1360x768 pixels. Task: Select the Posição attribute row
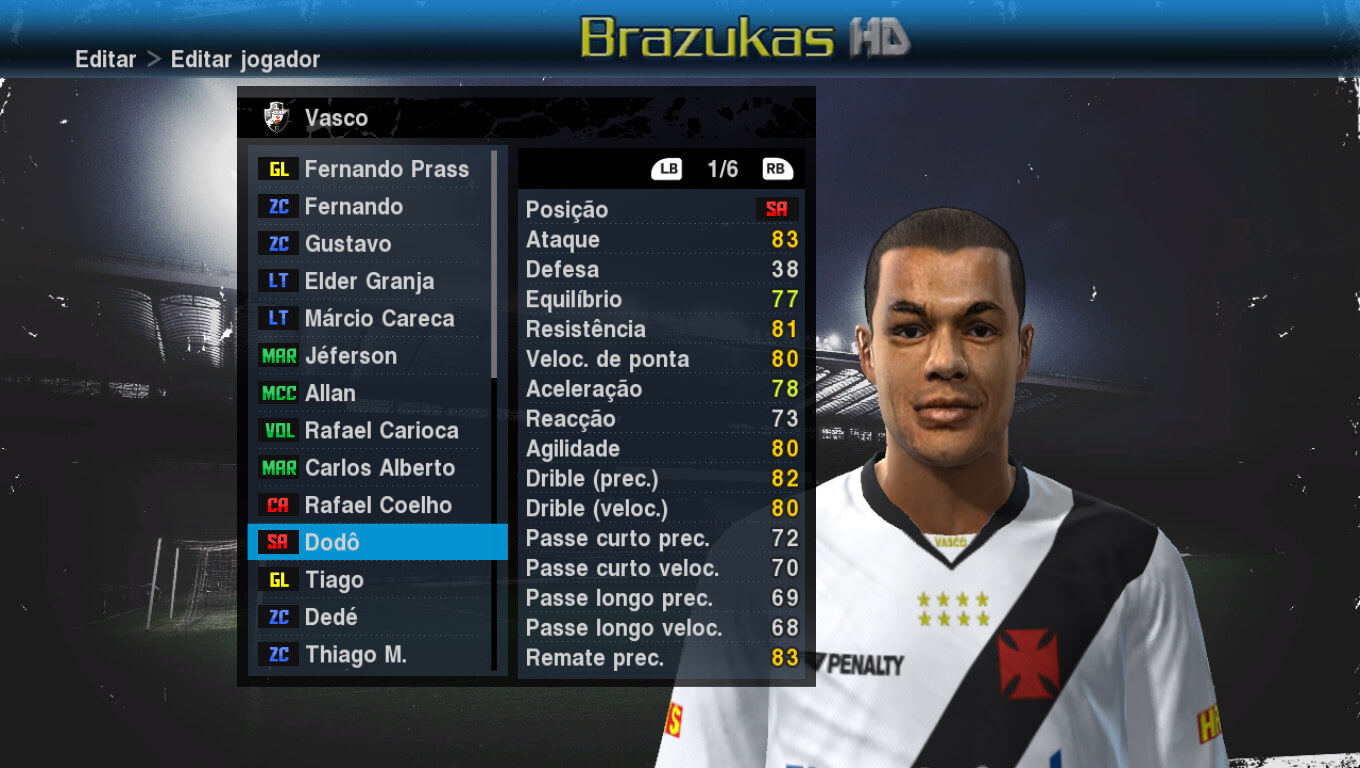click(x=661, y=209)
